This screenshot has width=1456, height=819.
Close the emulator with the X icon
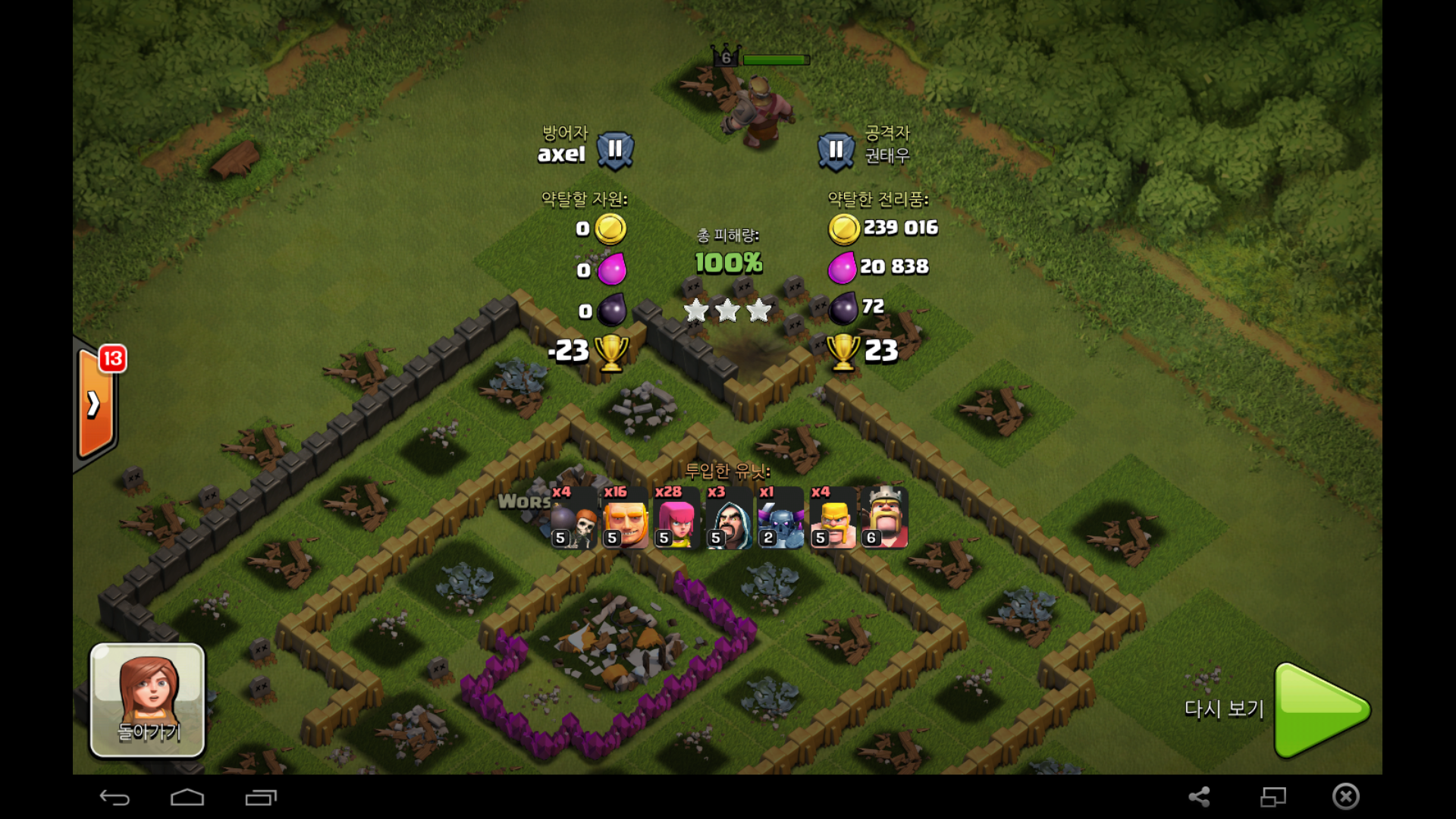click(x=1346, y=796)
